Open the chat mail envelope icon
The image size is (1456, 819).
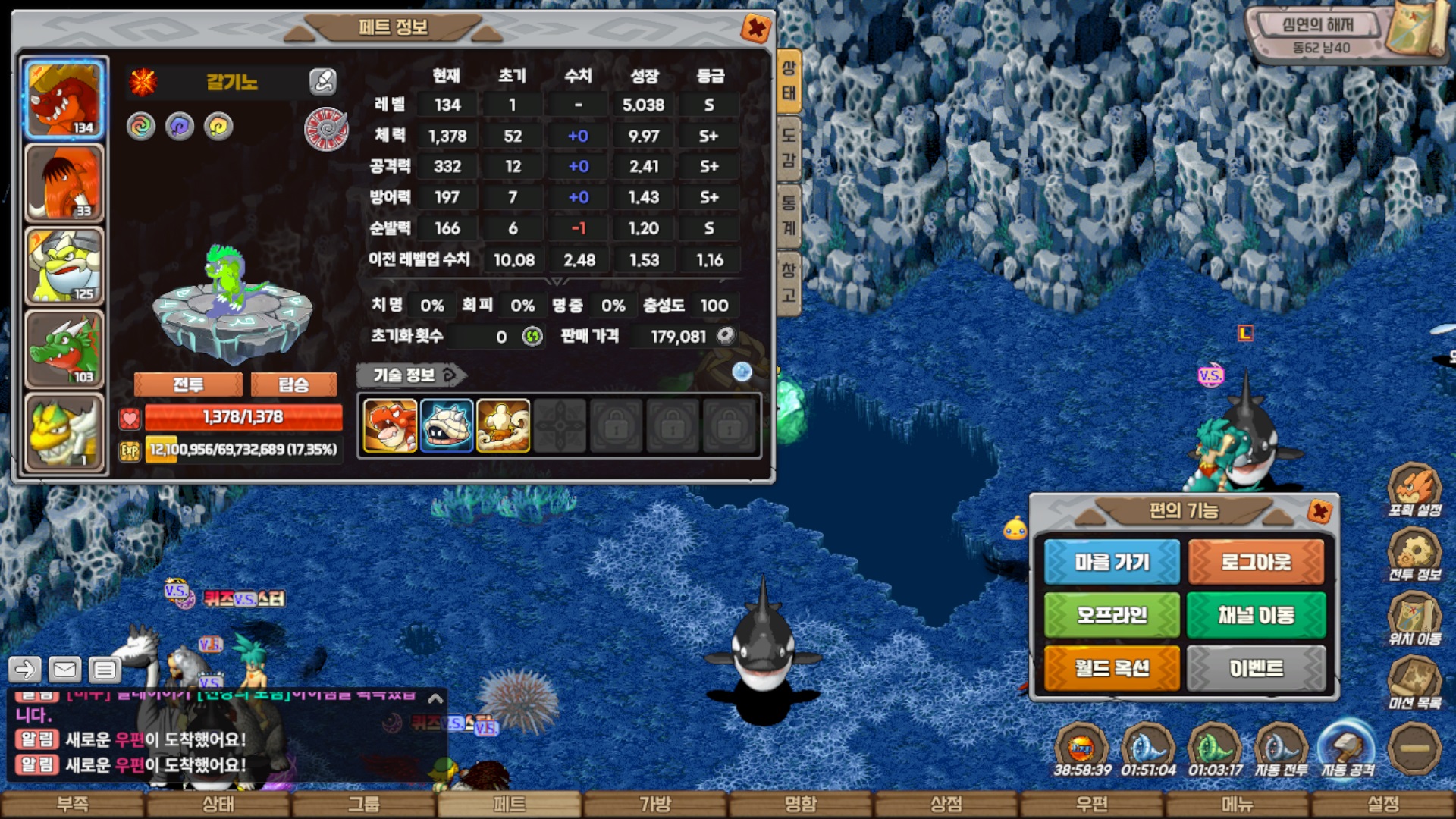tap(65, 670)
